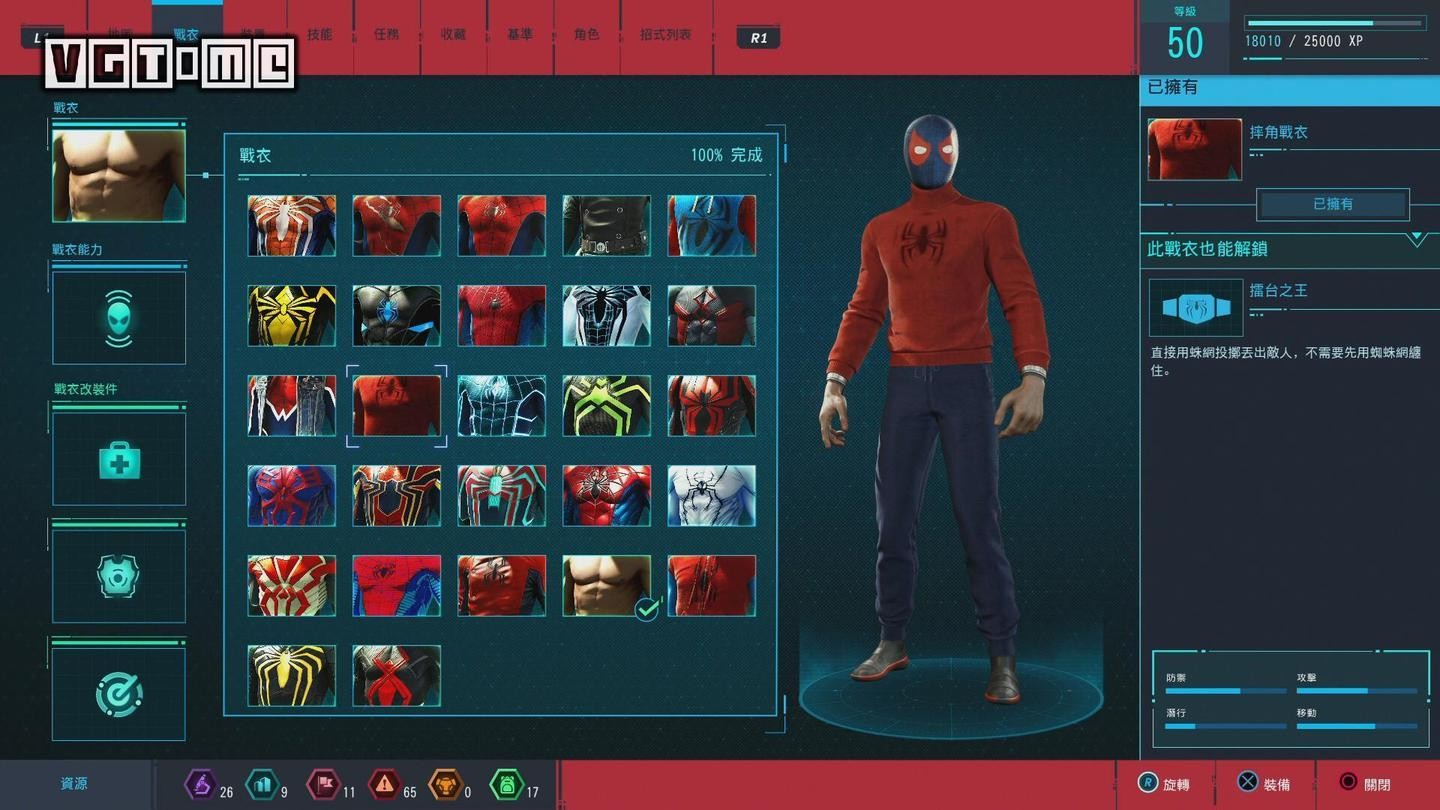Viewport: 1440px width, 810px height.
Task: Switch to the 技能 tab
Action: pyautogui.click(x=320, y=35)
